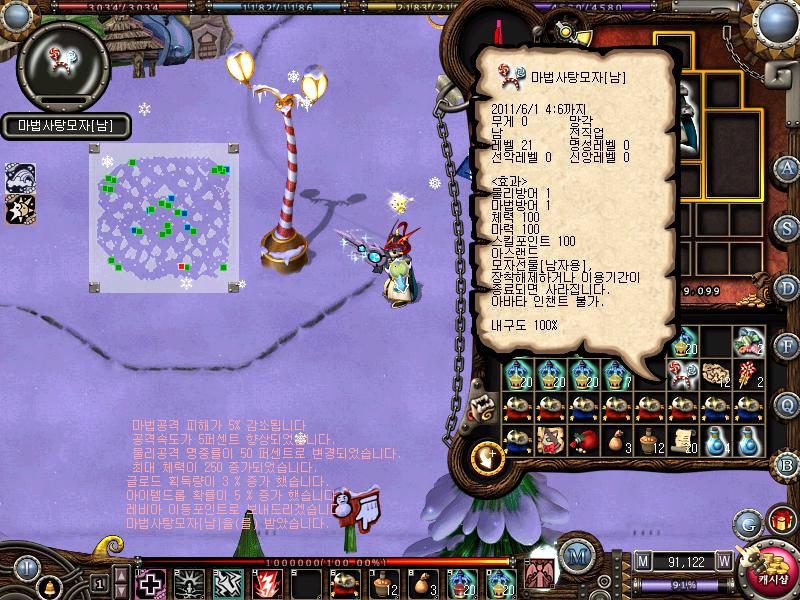
Task: Click the red gift box button
Action: [779, 521]
